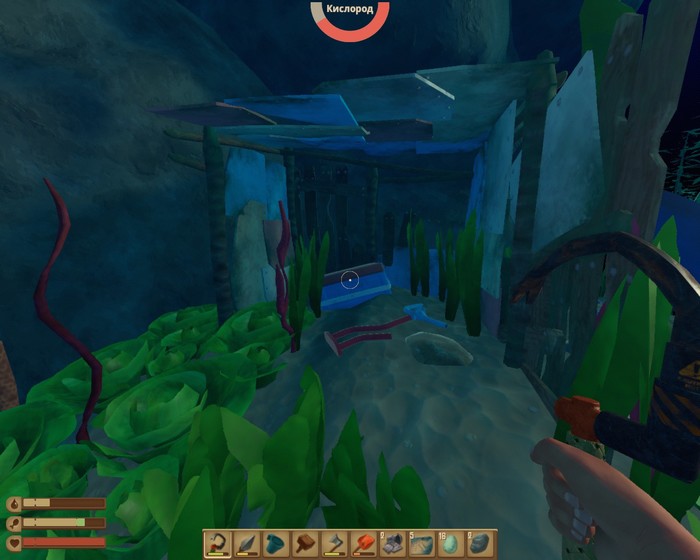The height and width of the screenshot is (560, 700).
Task: Select the scrap metal stack slot
Action: tap(391, 543)
